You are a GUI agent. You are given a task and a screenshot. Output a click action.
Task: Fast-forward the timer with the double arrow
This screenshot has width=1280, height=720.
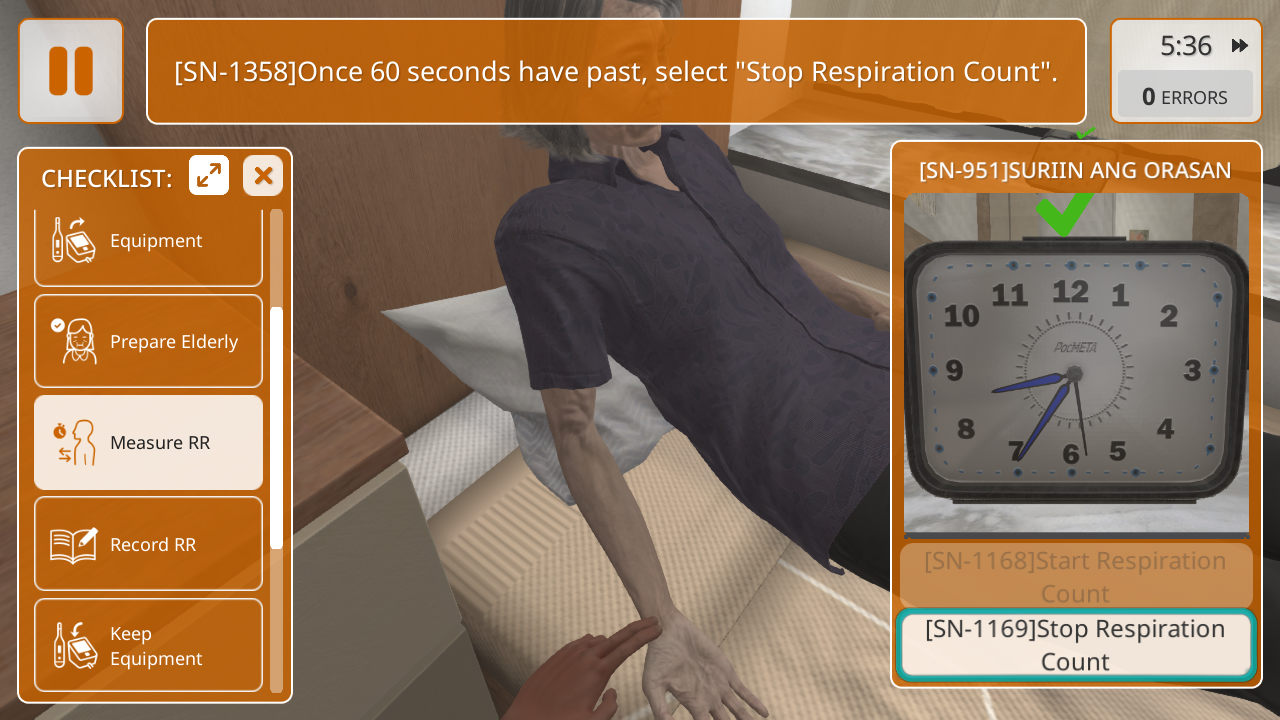[x=1240, y=46]
